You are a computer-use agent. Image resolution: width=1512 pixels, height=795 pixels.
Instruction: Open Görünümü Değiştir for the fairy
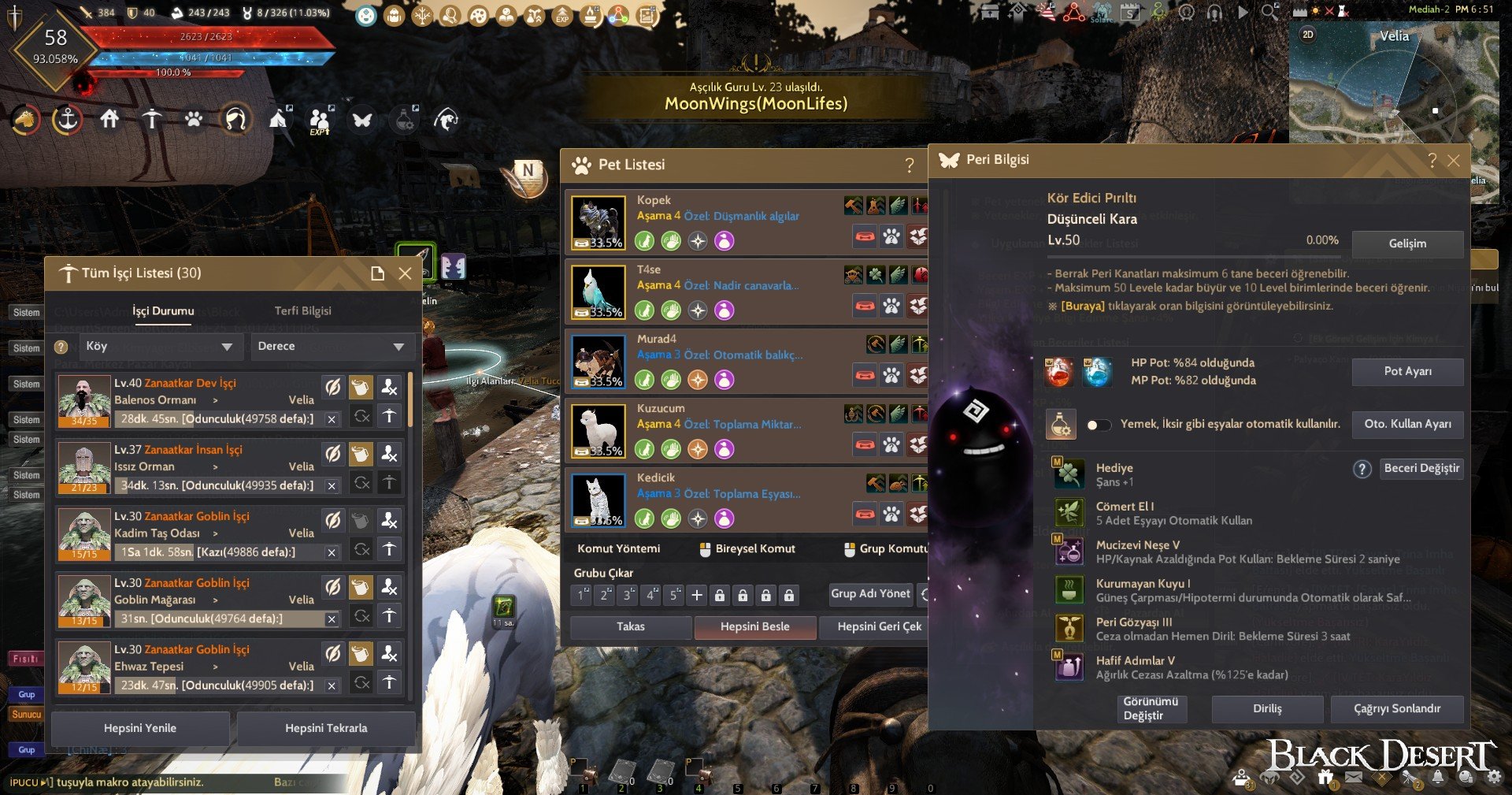[1151, 708]
